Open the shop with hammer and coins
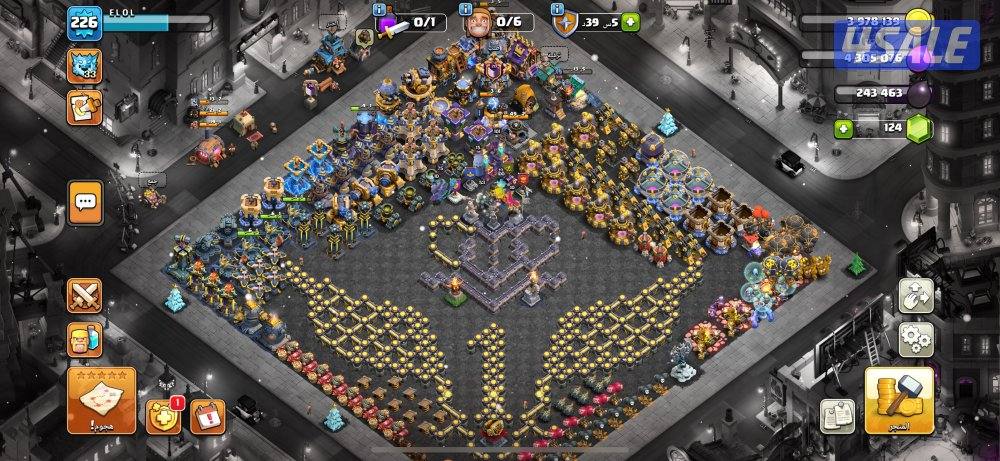 tap(899, 400)
